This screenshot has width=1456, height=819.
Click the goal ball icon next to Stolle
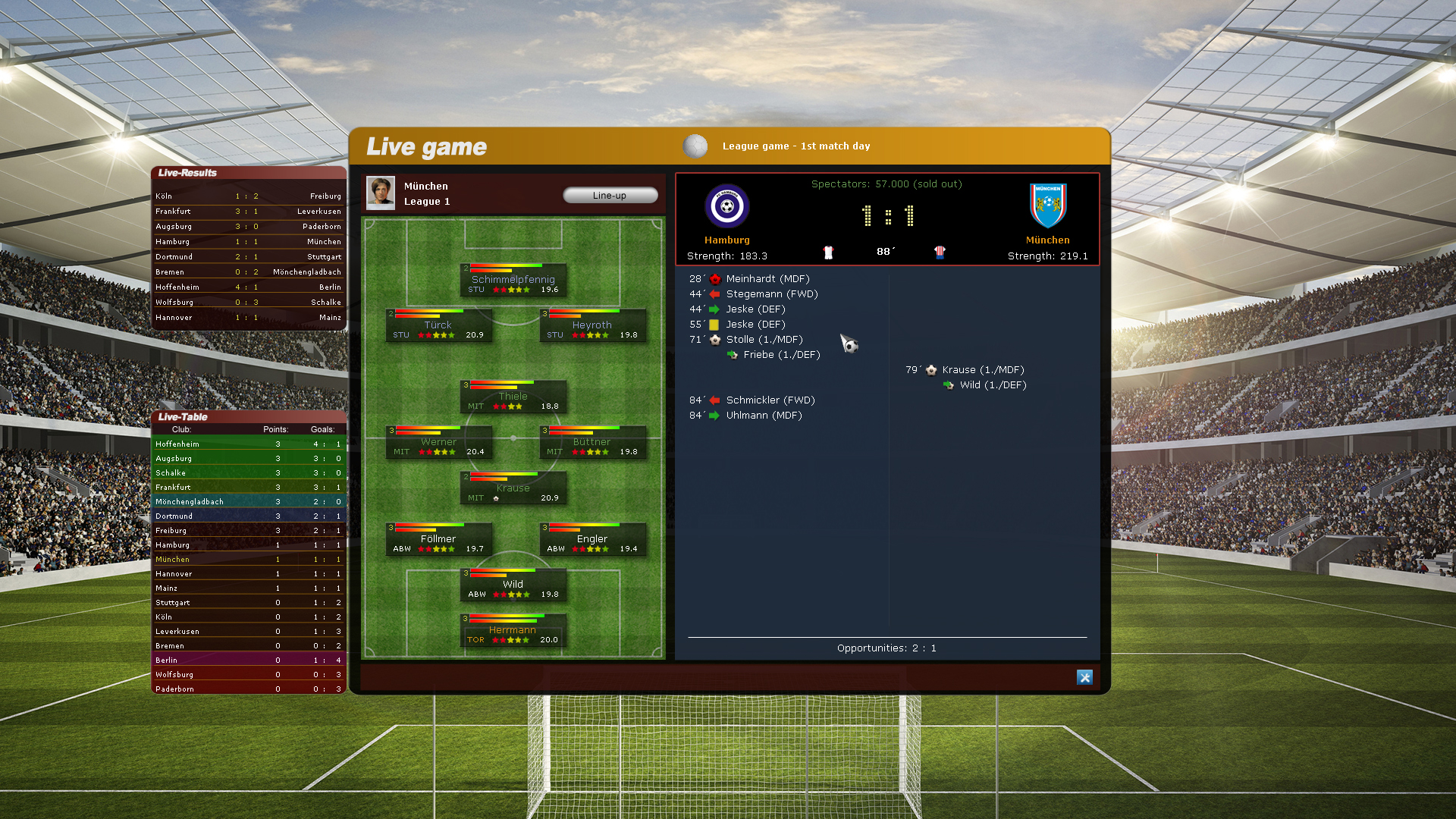click(714, 339)
